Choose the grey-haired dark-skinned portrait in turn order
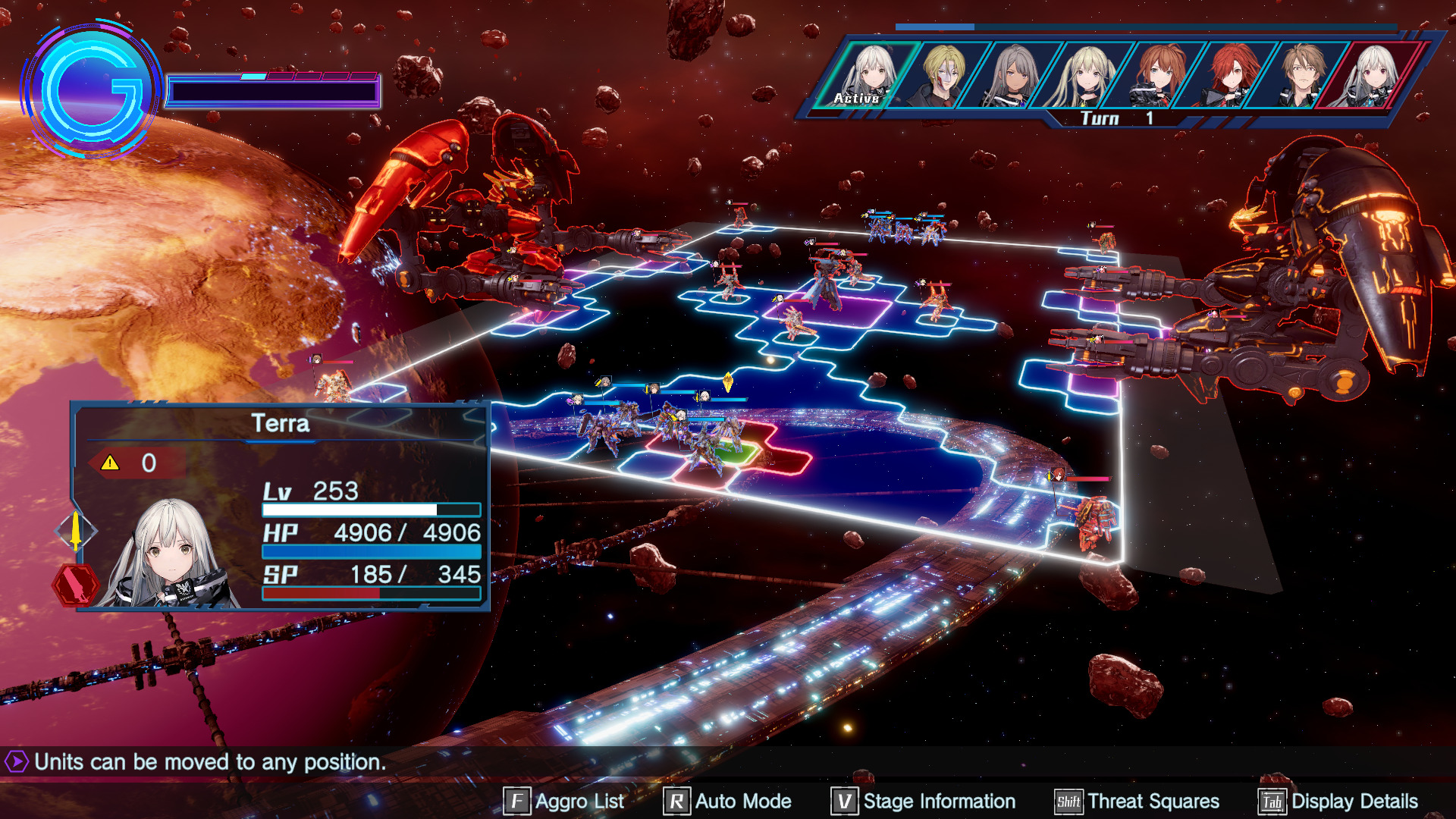 pos(1014,76)
